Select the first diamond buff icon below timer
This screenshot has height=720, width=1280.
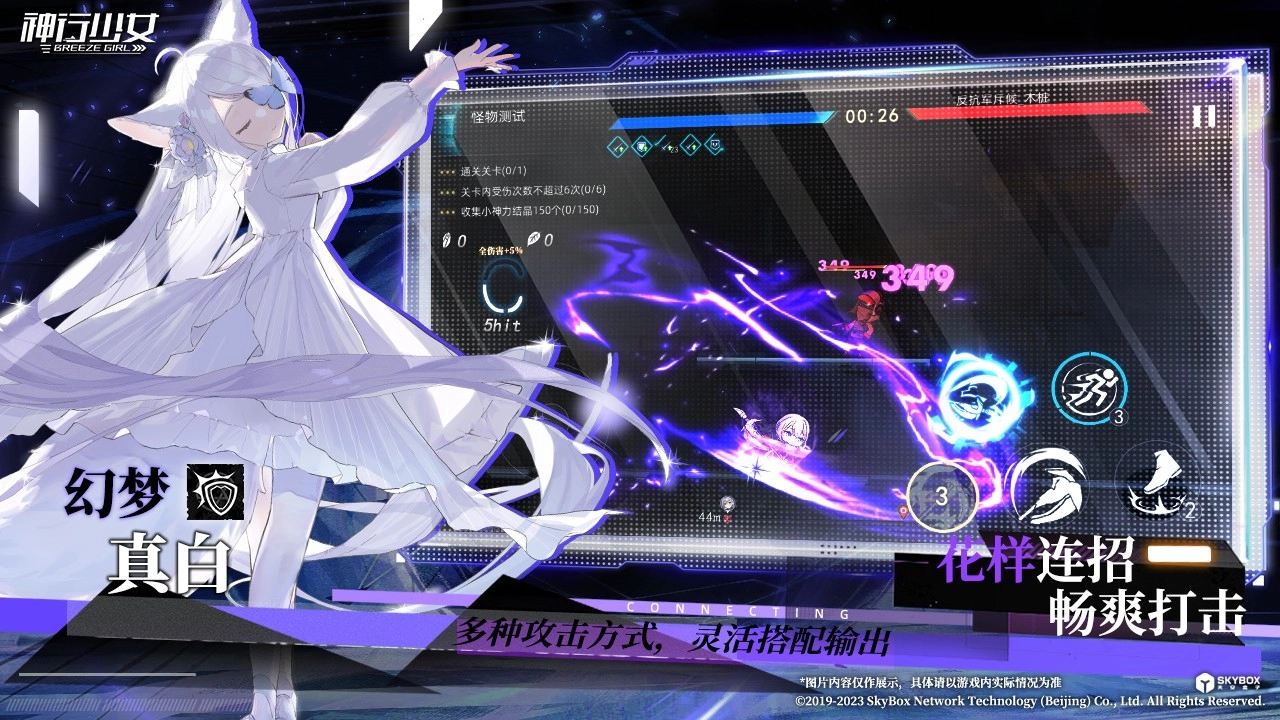click(x=617, y=146)
